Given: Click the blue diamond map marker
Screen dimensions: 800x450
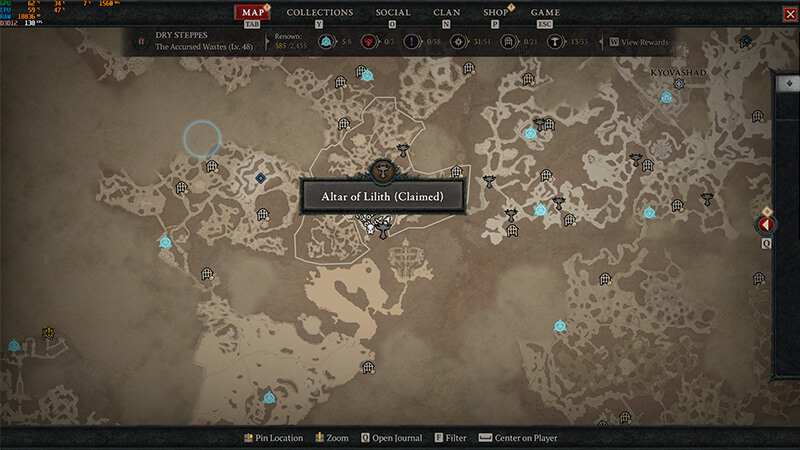Looking at the screenshot, I should click(261, 178).
